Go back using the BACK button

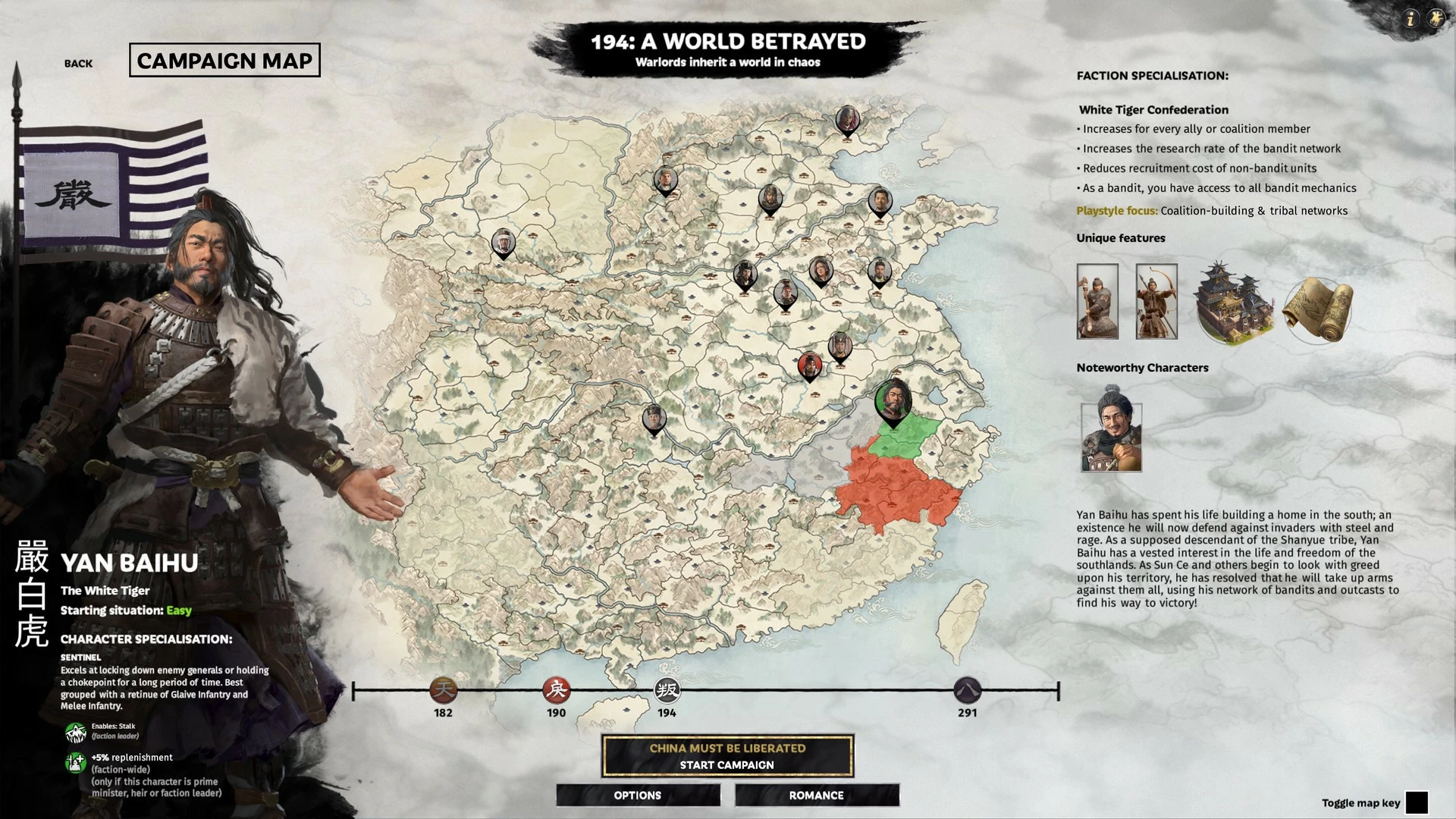click(x=78, y=64)
